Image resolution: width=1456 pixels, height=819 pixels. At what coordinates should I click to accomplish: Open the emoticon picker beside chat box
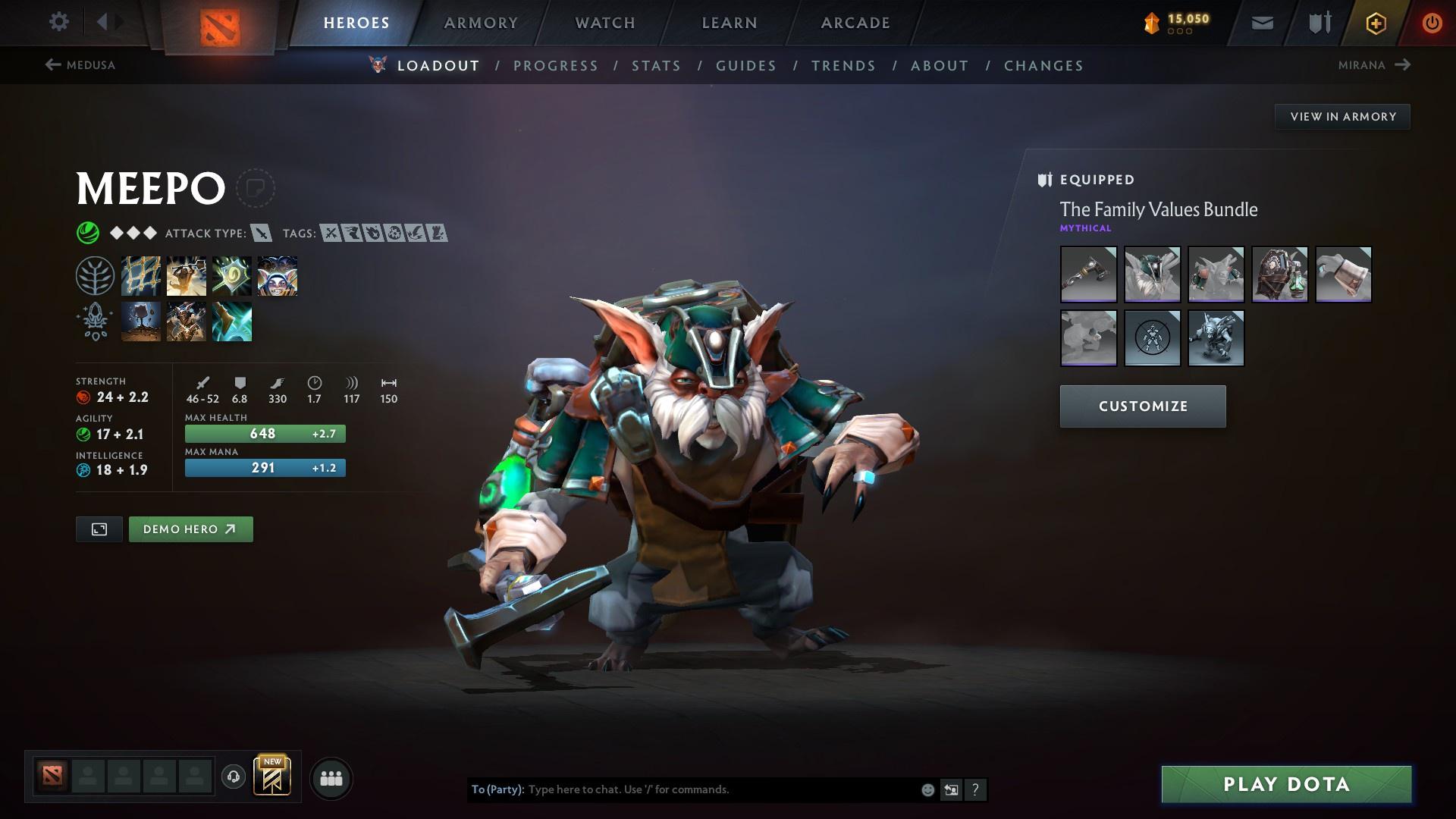927,789
